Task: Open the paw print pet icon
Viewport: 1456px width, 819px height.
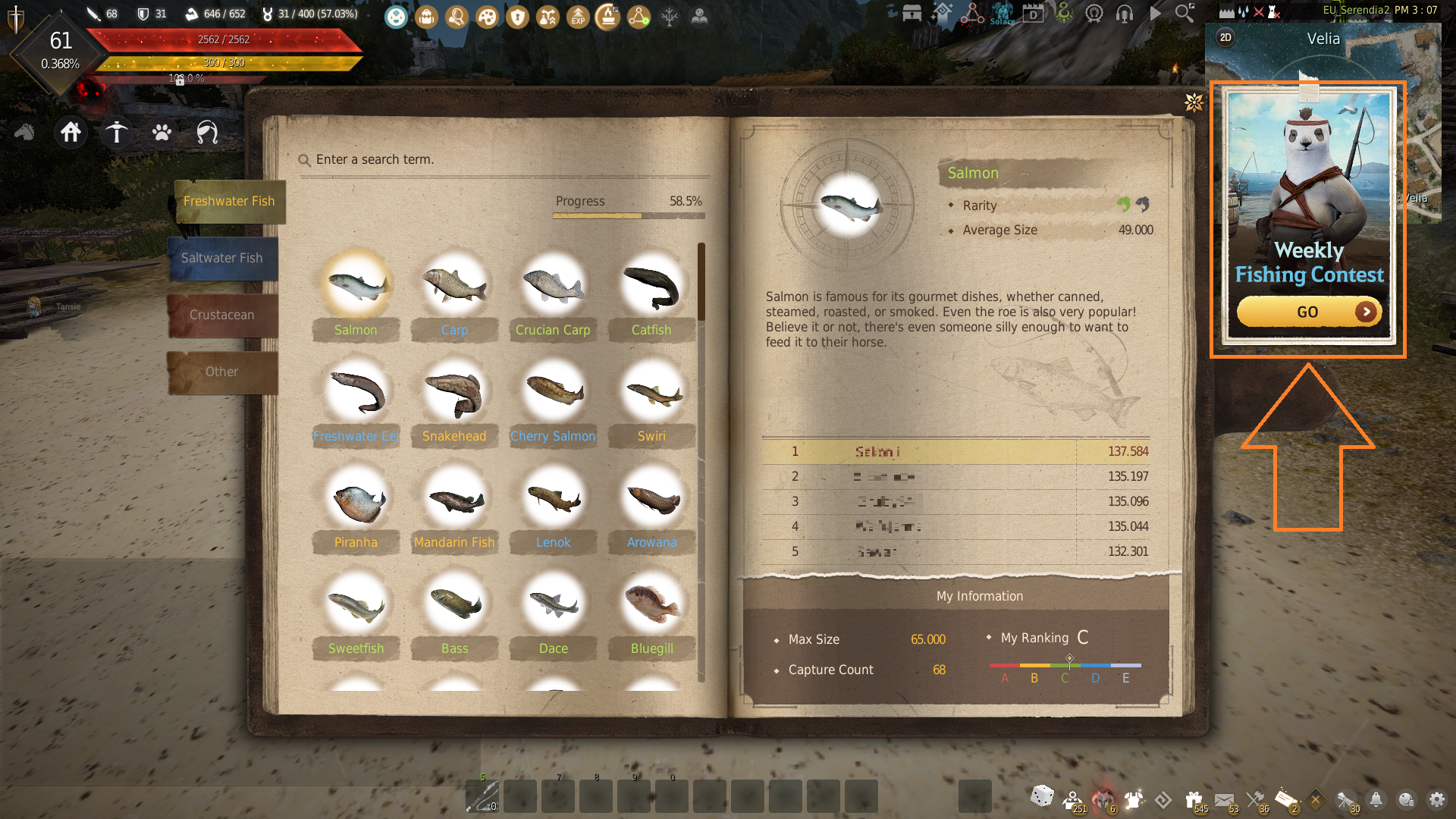Action: tap(162, 133)
